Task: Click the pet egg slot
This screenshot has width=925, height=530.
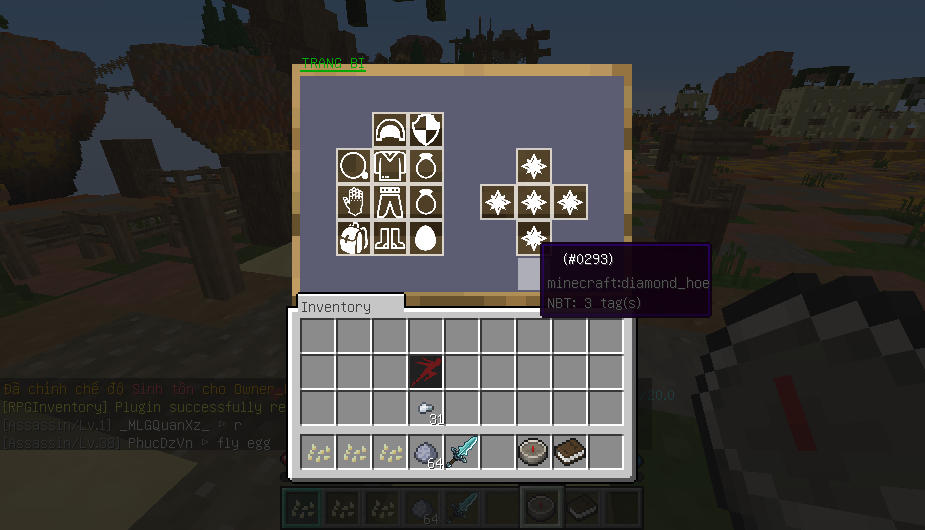Action: [426, 238]
